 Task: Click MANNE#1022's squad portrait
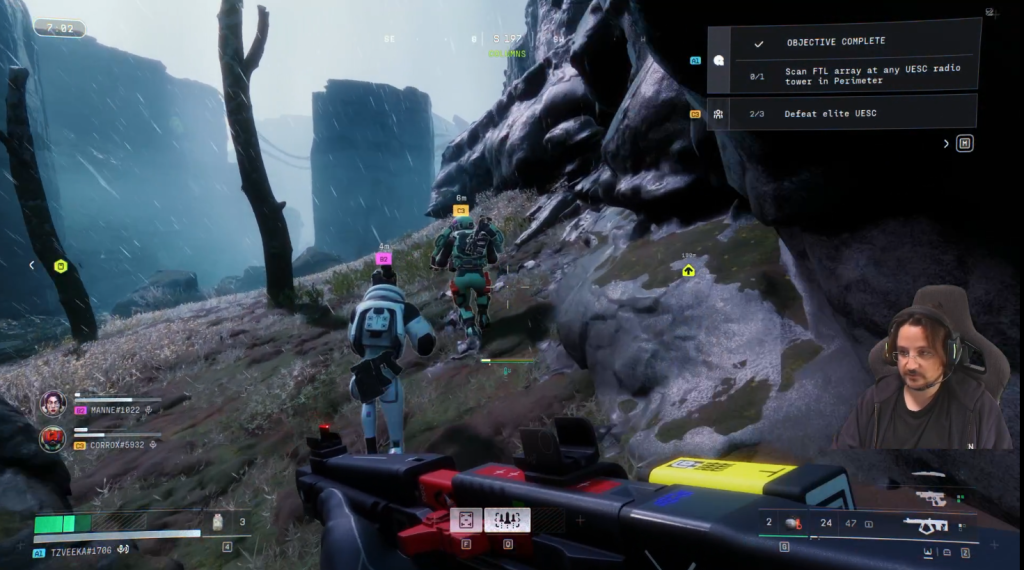[x=53, y=403]
